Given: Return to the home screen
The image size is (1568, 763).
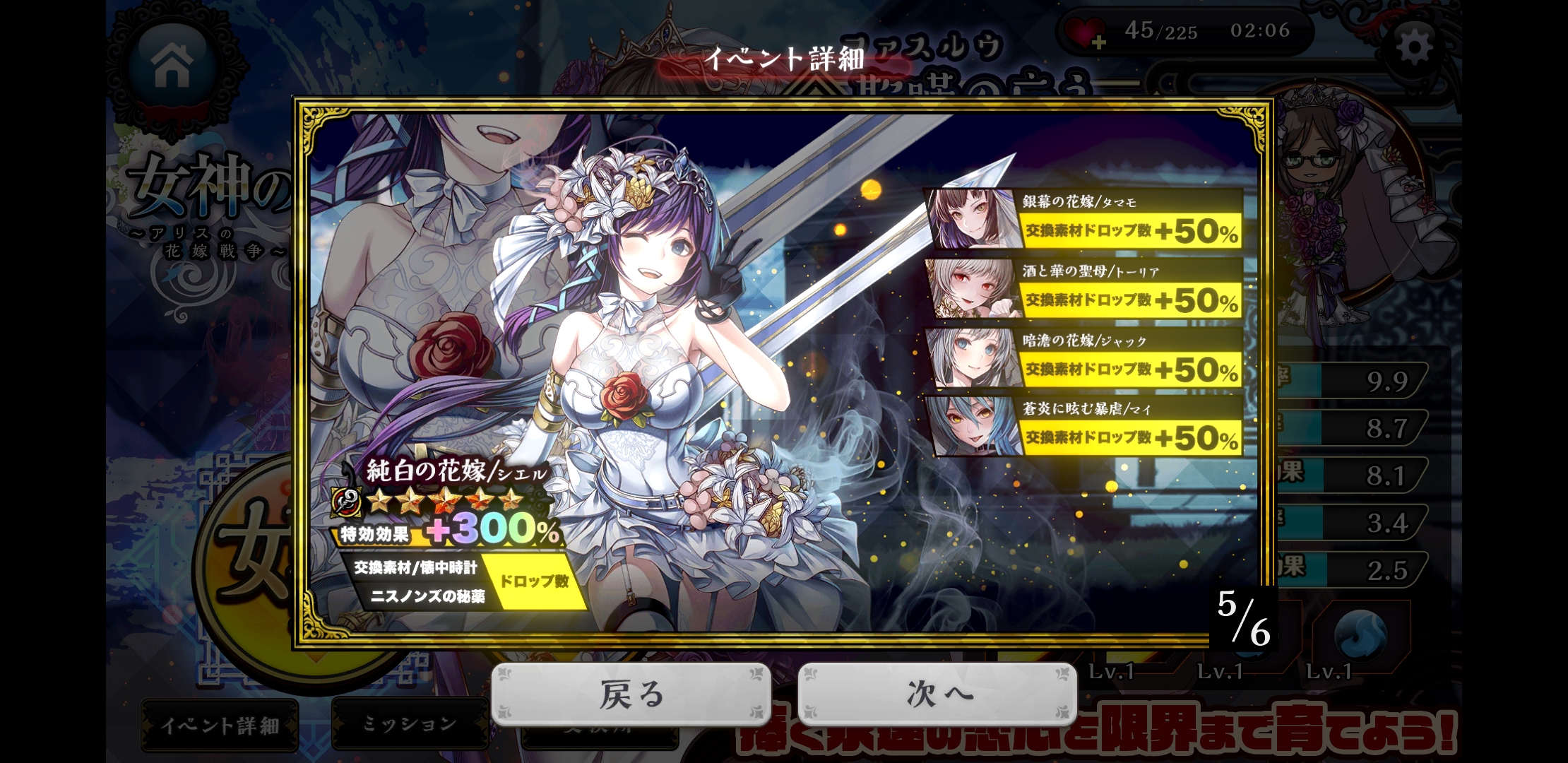Looking at the screenshot, I should [172, 64].
